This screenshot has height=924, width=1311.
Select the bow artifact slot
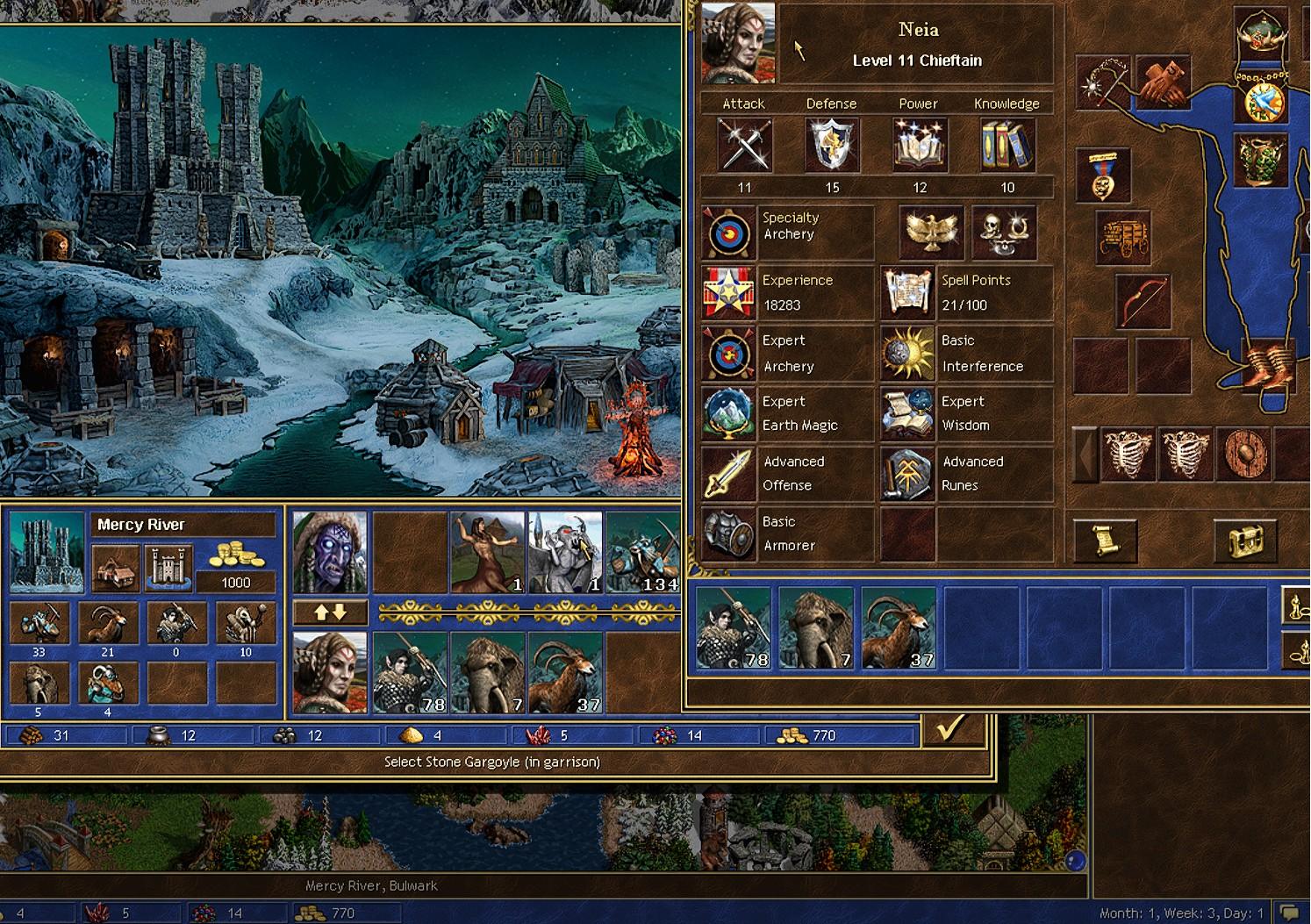(x=1143, y=301)
